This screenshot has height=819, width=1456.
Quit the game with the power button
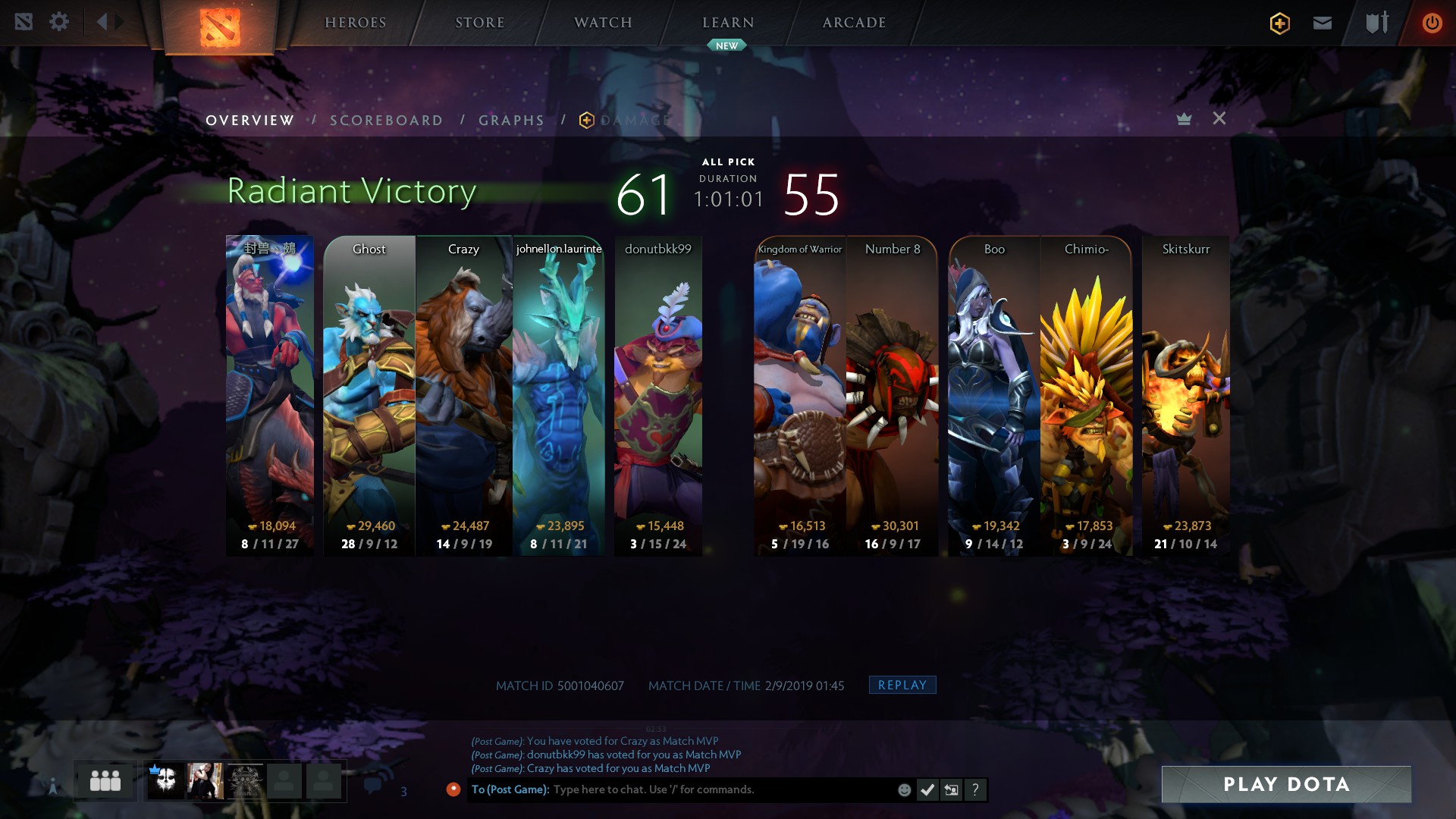coord(1432,23)
